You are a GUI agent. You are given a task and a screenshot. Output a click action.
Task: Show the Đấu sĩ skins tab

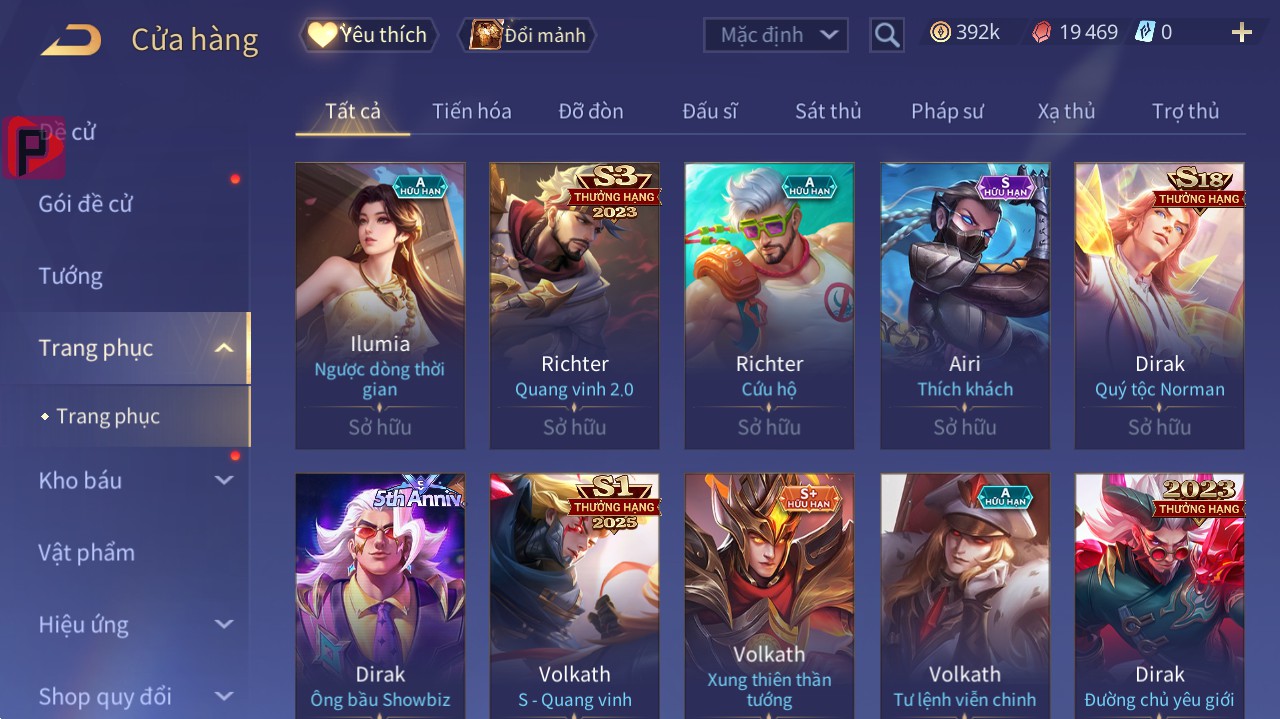pos(709,111)
